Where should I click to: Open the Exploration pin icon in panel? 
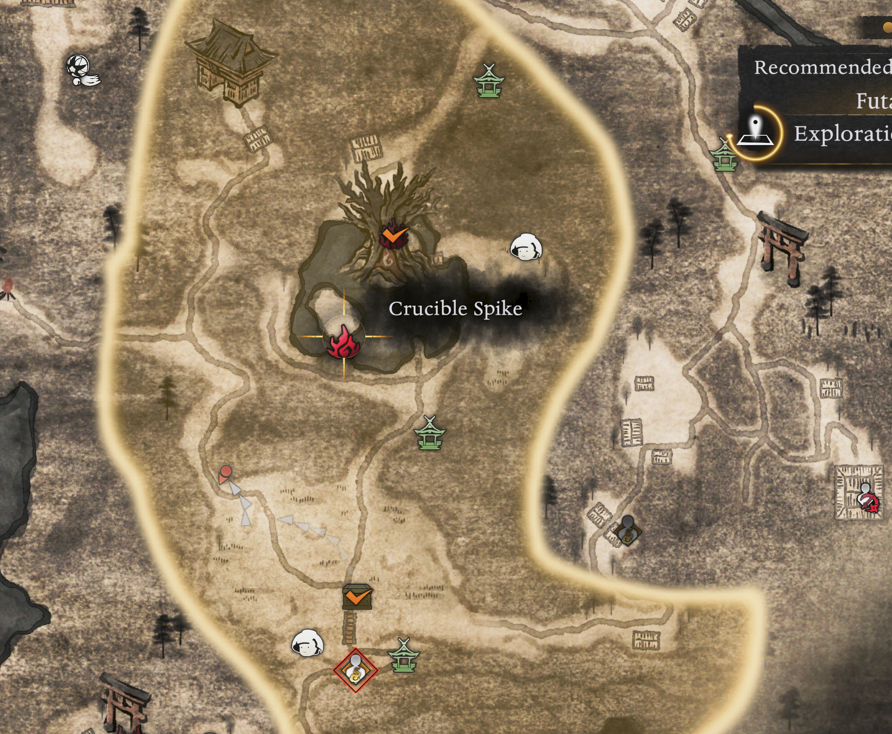(x=756, y=132)
